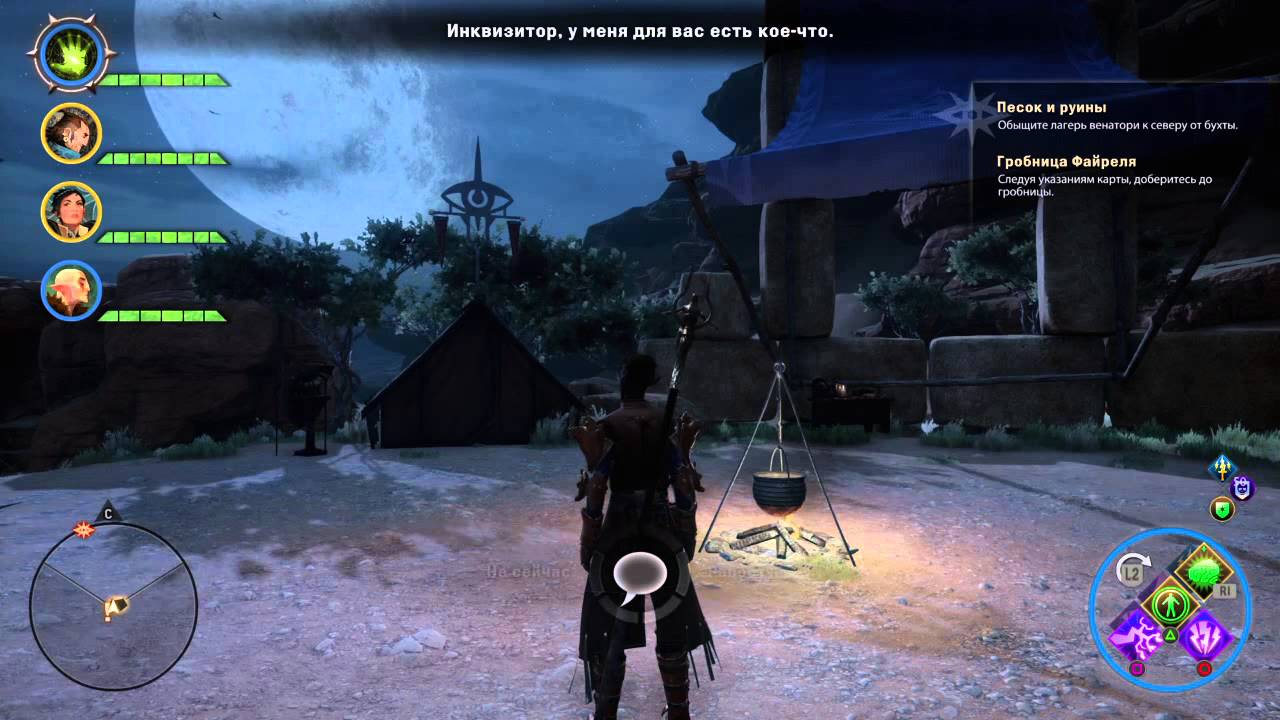Select the "Гробница Файреля" quest objective
The image size is (1280, 720).
(x=1066, y=161)
